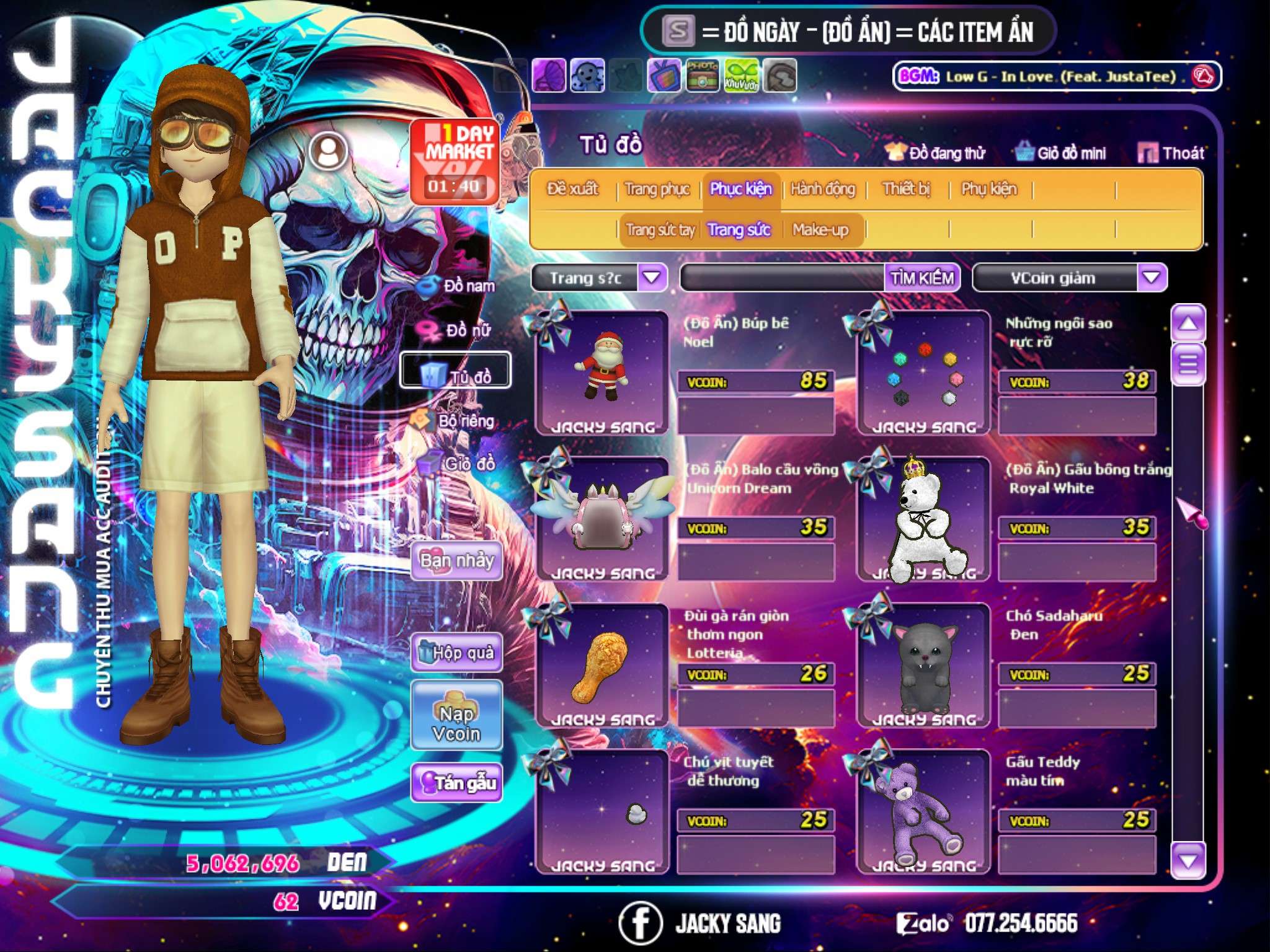
Task: Select the Thiết bị tab
Action: click(x=906, y=189)
